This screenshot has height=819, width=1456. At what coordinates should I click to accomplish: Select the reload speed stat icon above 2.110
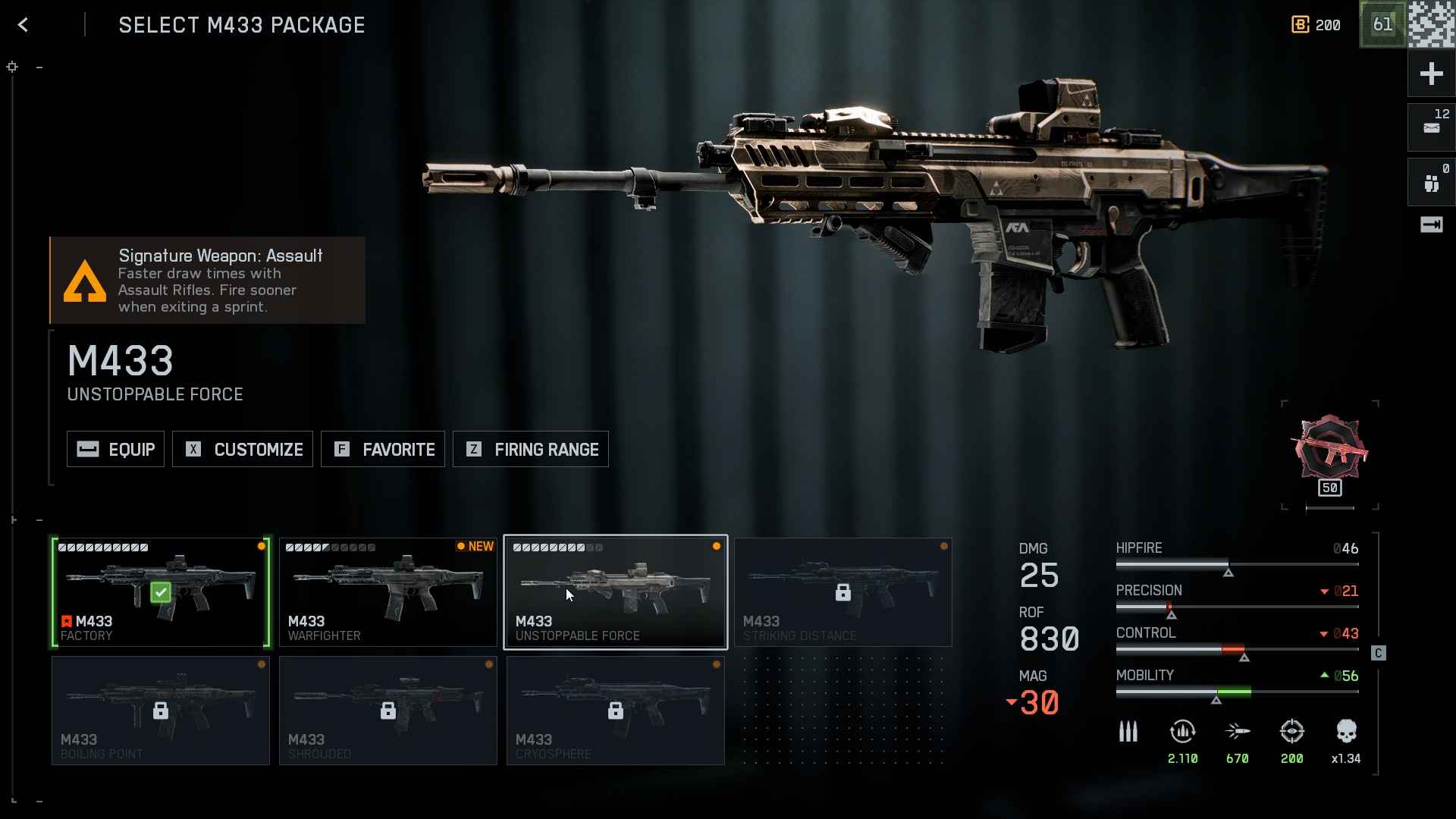pos(1183,732)
